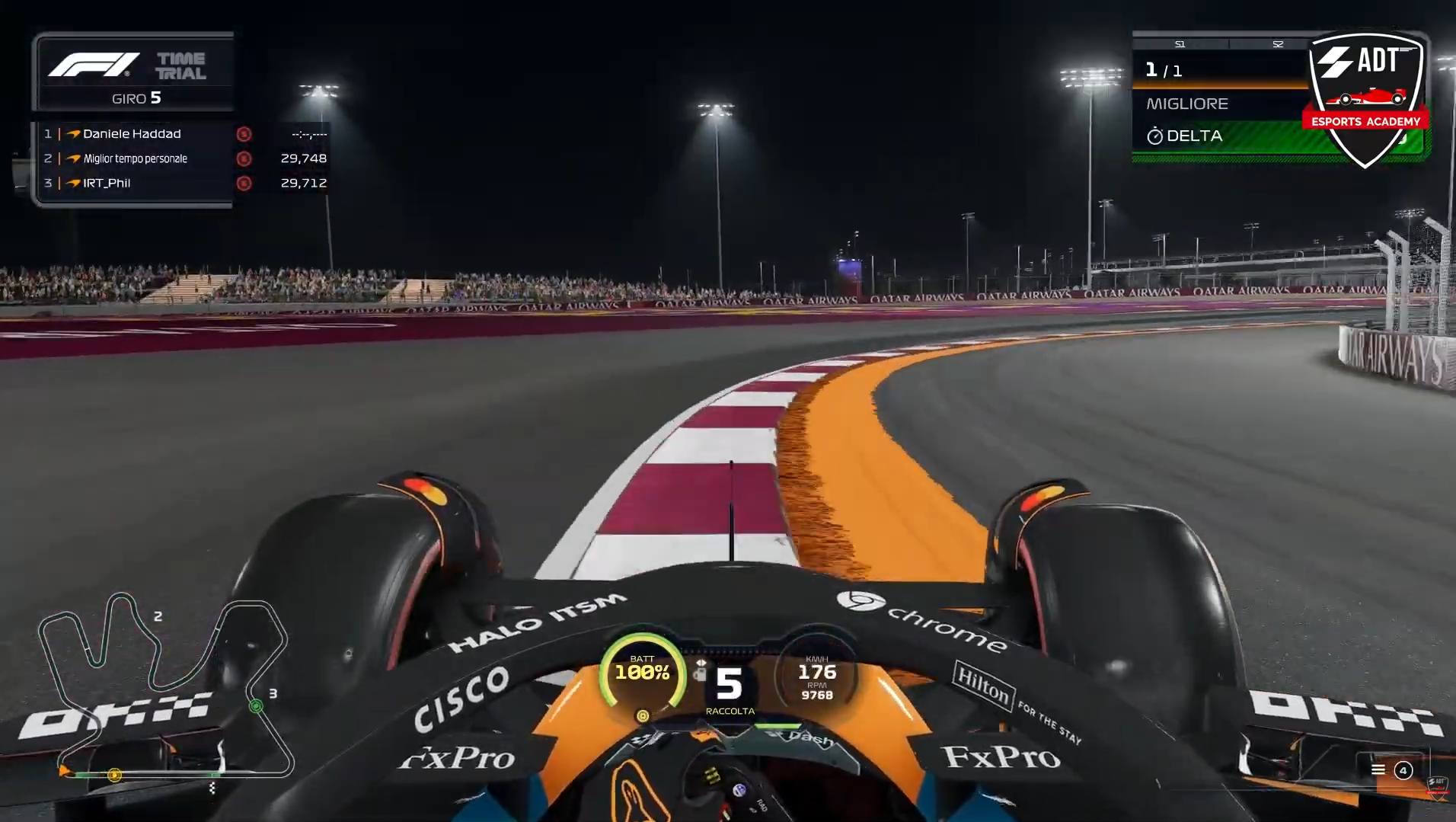Open the stopwatch icon beside DELTA
This screenshot has width=1456, height=822.
tap(1156, 136)
